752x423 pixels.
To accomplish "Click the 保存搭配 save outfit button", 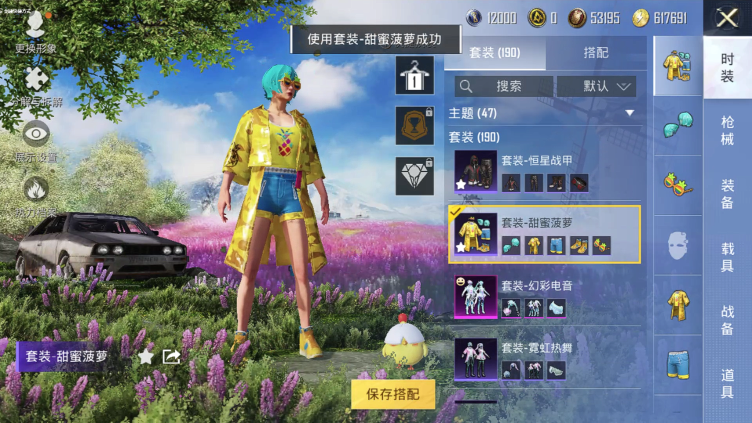I will (x=393, y=393).
